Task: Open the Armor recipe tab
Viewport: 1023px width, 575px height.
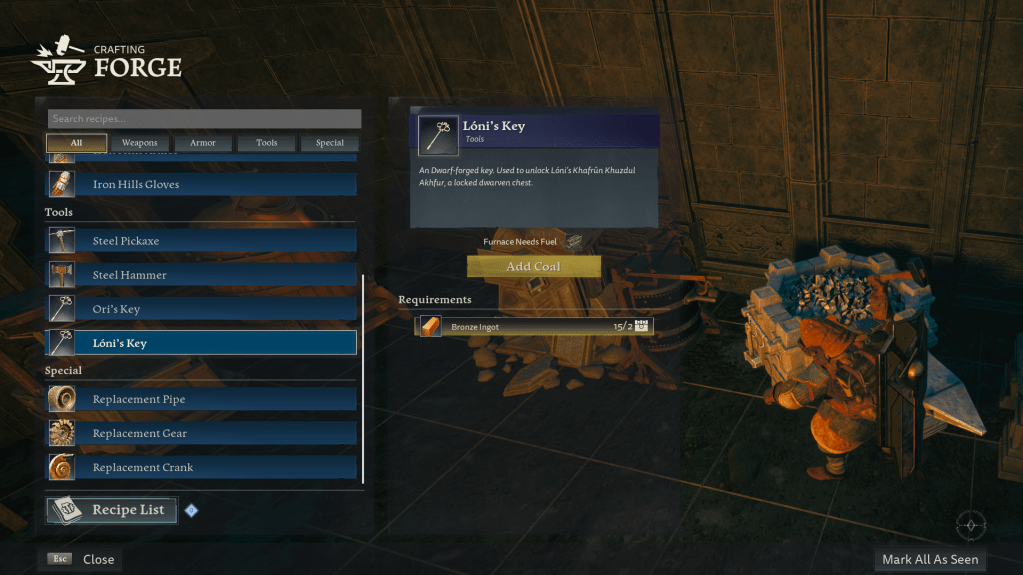Action: 203,143
